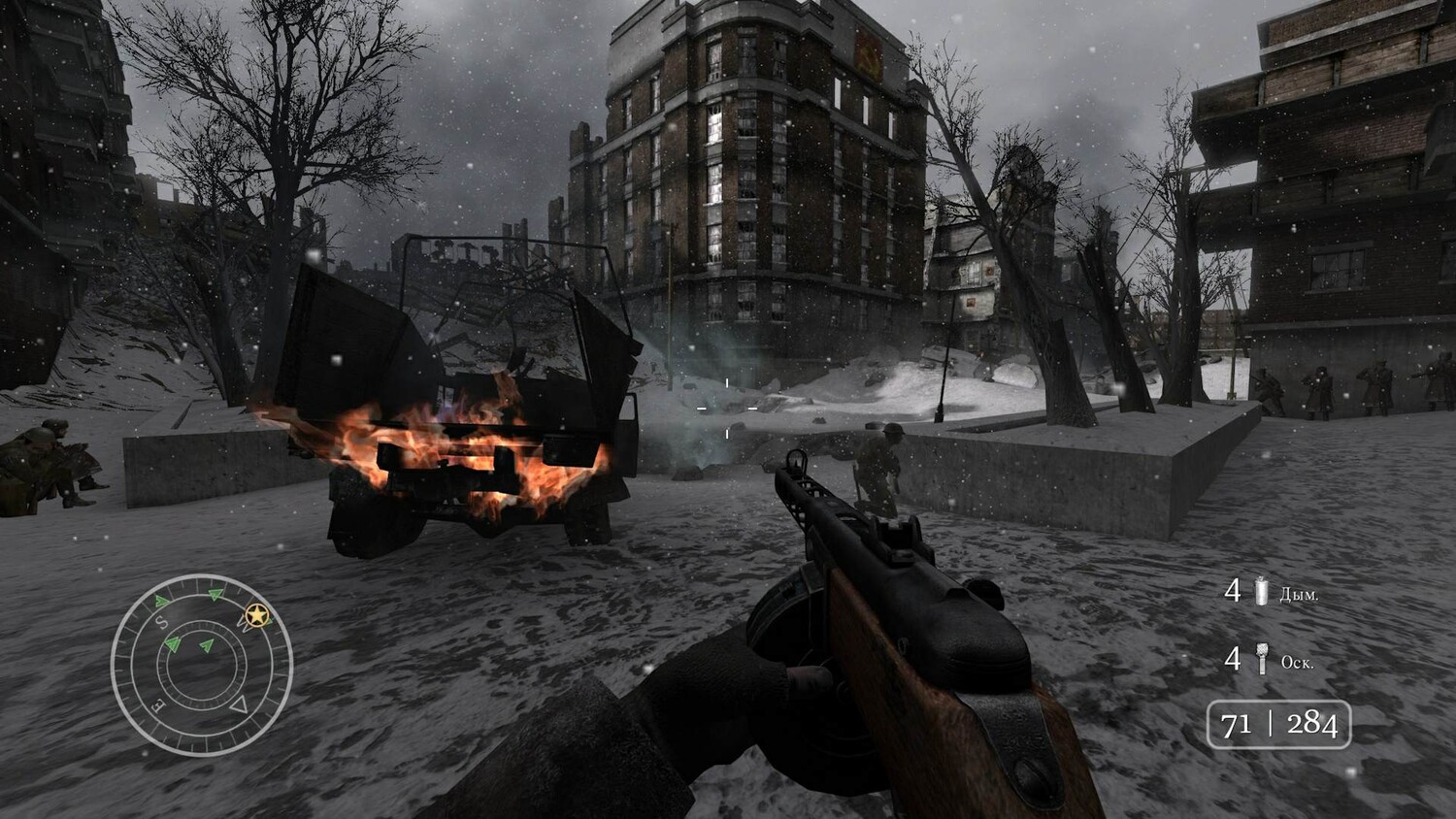Select the gold star objective marker
The width and height of the screenshot is (1456, 819).
tap(257, 615)
